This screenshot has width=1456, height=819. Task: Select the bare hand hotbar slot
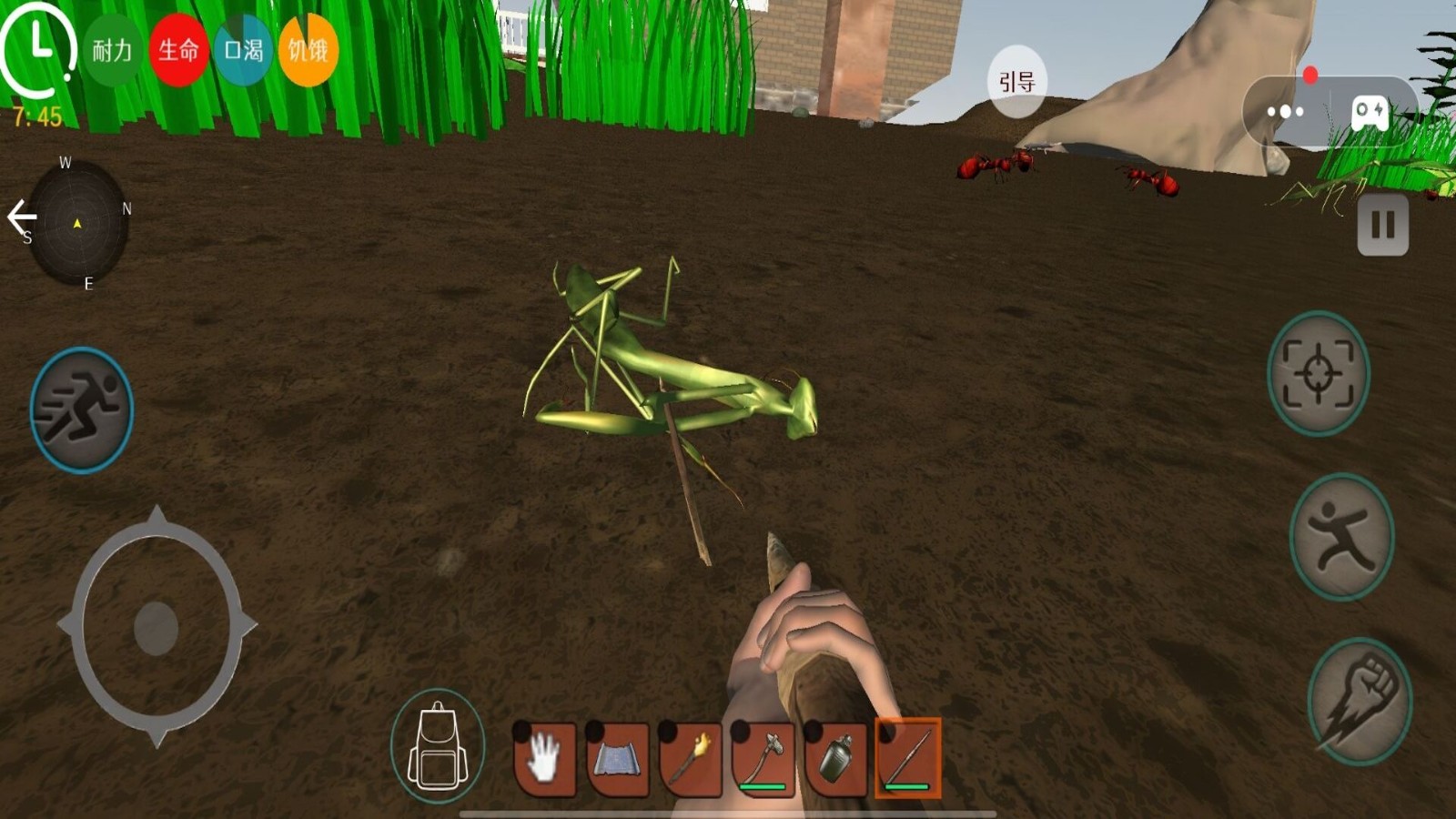pos(545,759)
